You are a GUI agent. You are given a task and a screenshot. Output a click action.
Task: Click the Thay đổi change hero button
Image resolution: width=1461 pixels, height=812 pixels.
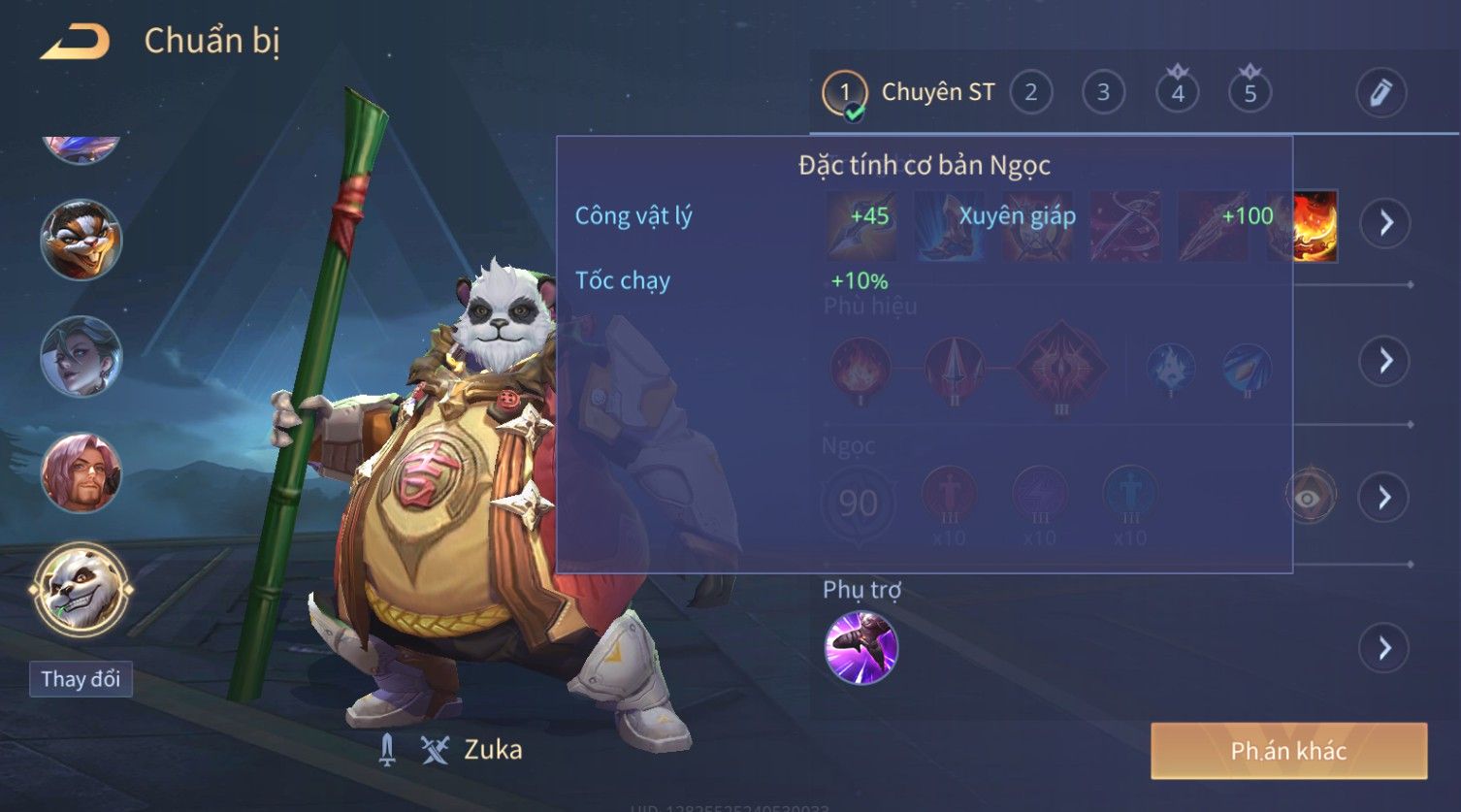pos(81,679)
